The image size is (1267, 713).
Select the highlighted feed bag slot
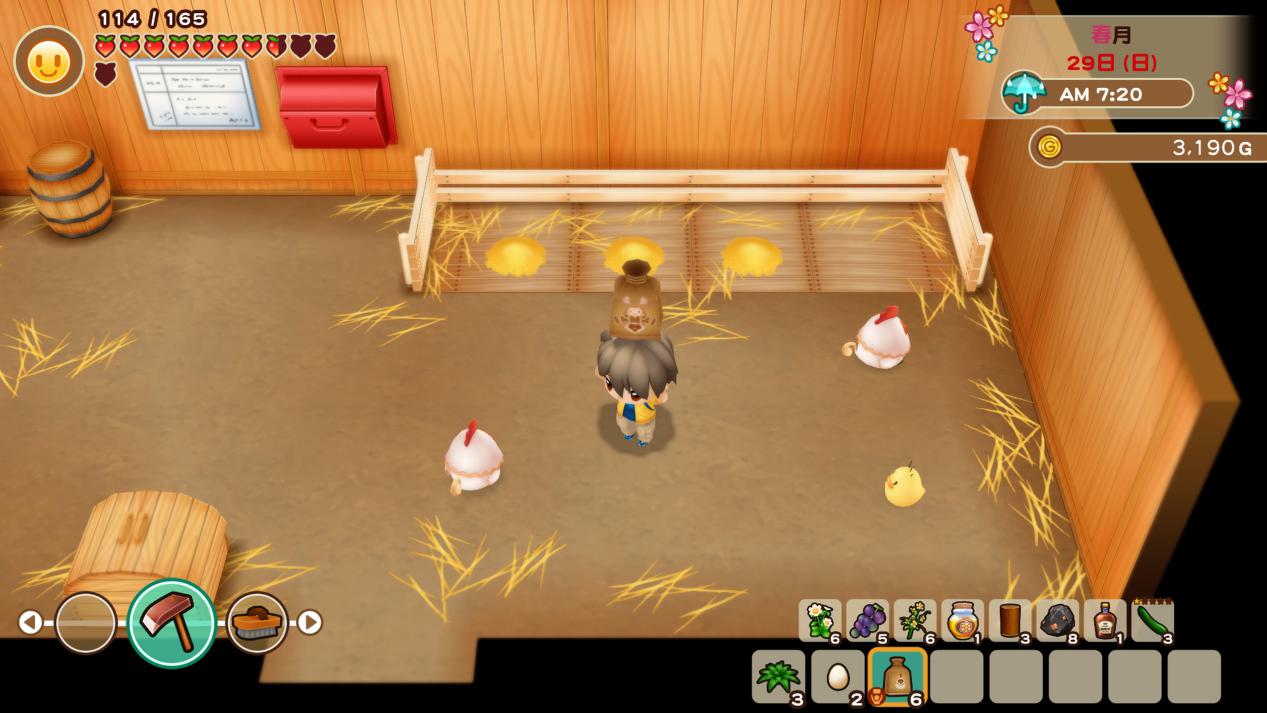(x=897, y=677)
